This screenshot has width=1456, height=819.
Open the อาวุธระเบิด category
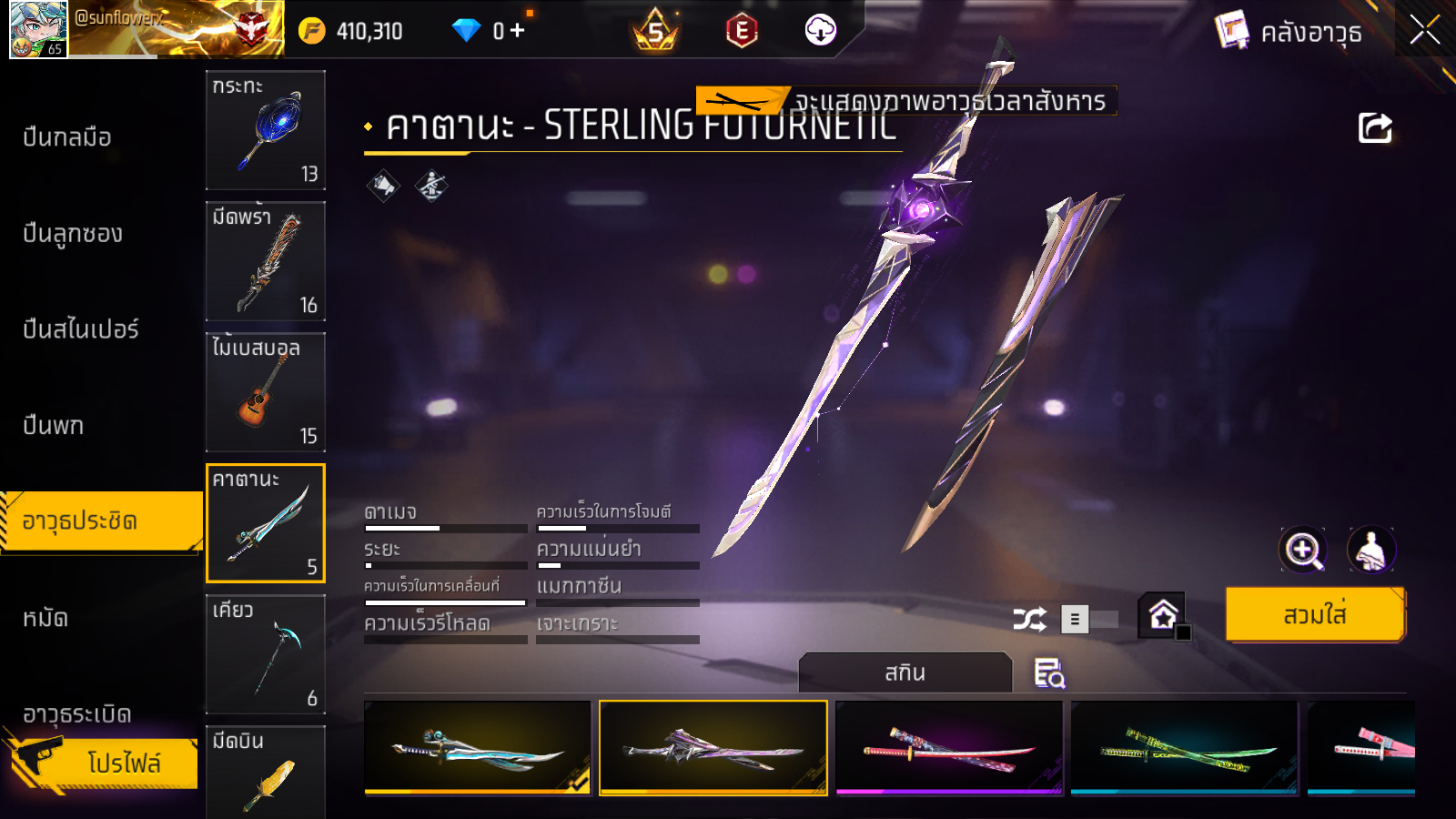click(x=77, y=714)
